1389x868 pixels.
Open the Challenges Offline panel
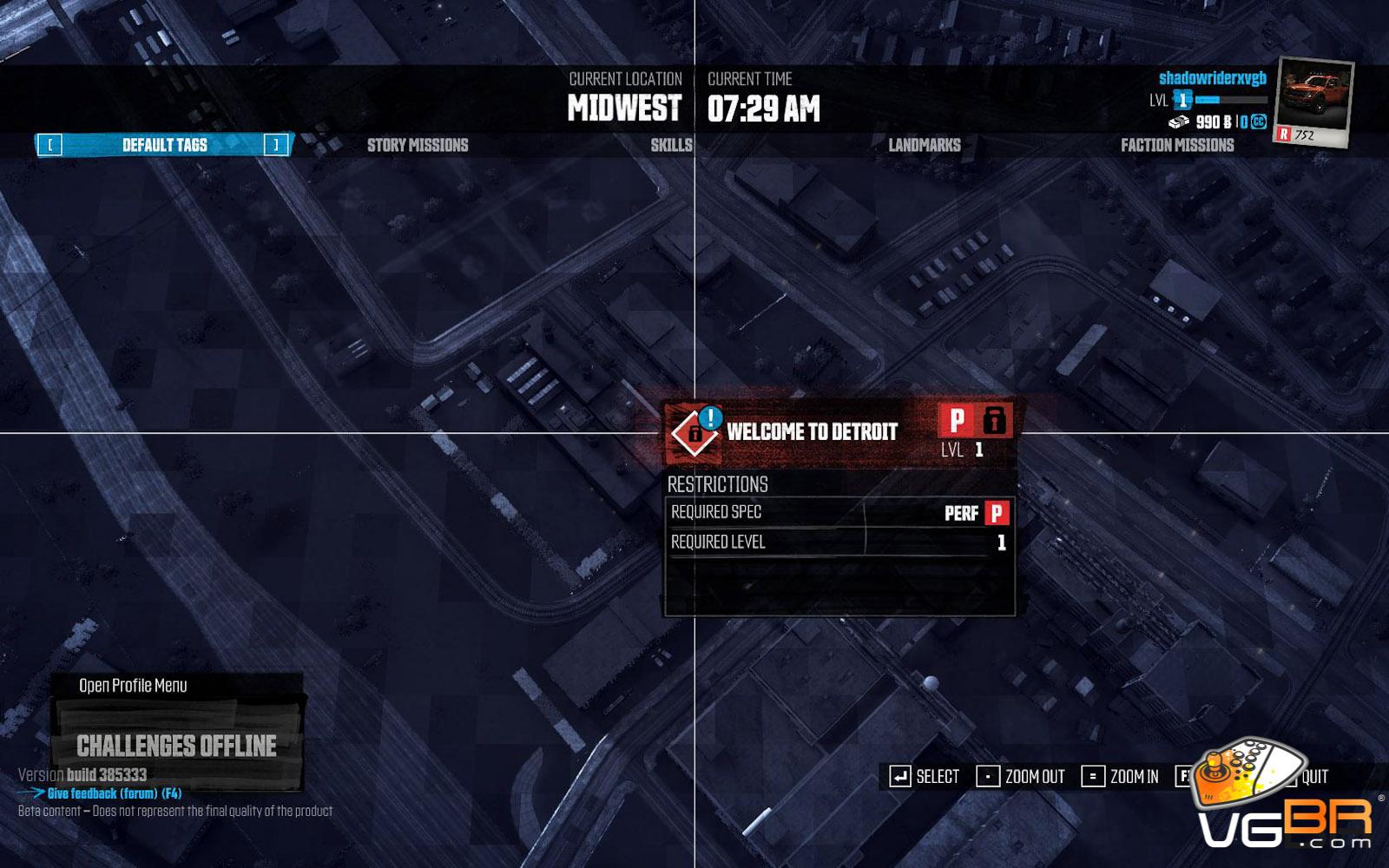click(x=176, y=746)
